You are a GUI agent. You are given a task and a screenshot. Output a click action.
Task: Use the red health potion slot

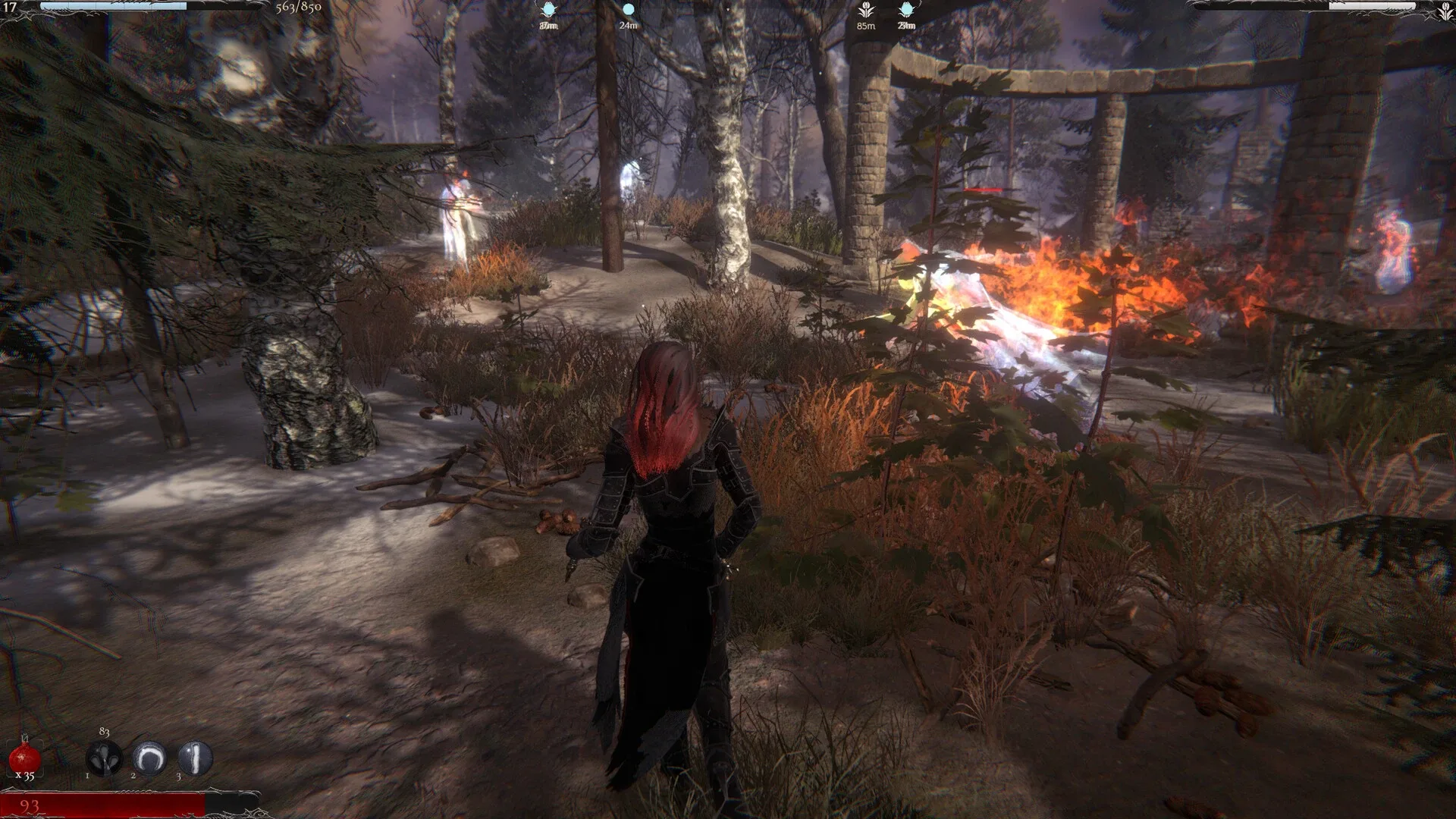coord(24,758)
